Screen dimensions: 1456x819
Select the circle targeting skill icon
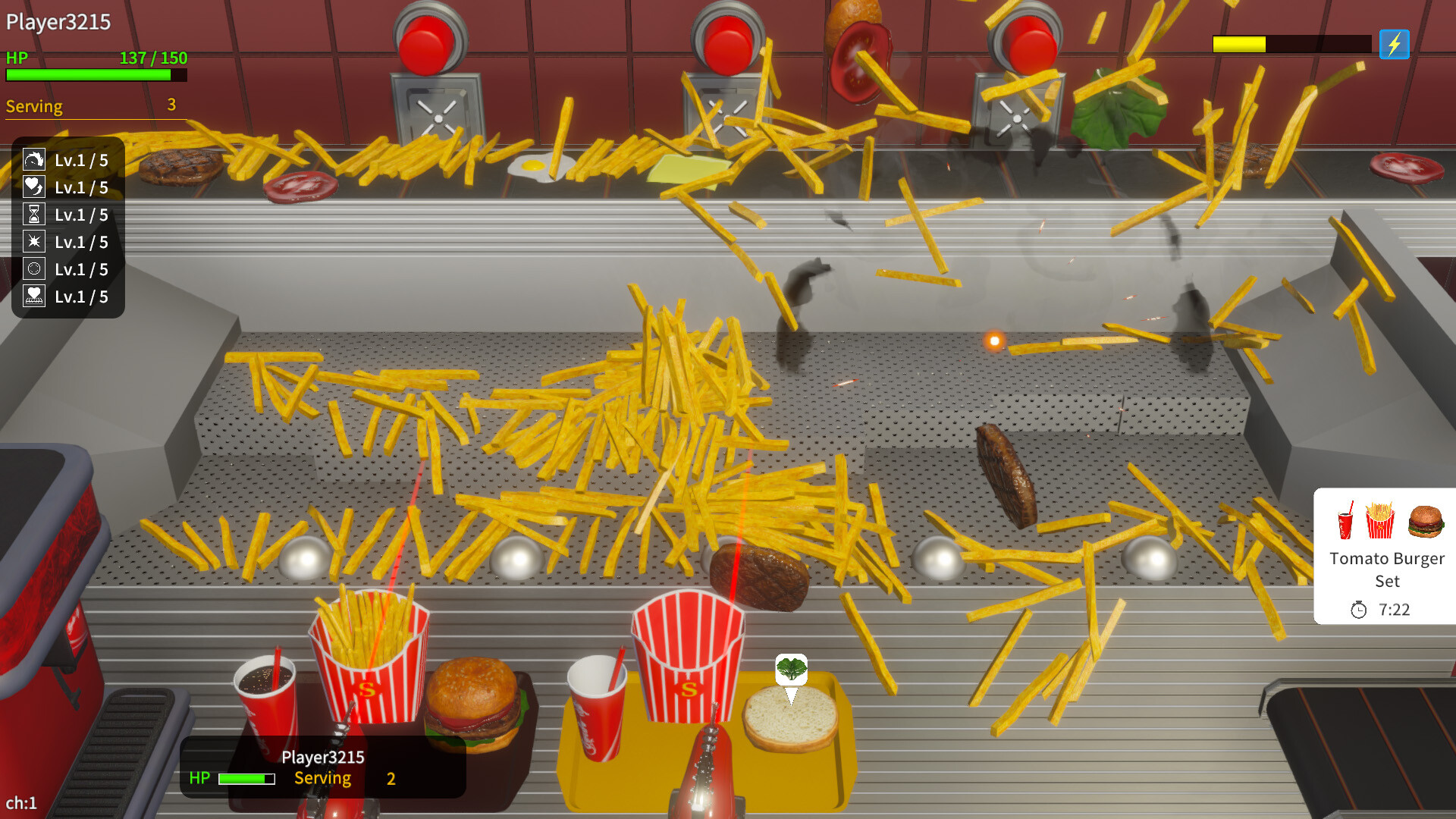point(34,268)
